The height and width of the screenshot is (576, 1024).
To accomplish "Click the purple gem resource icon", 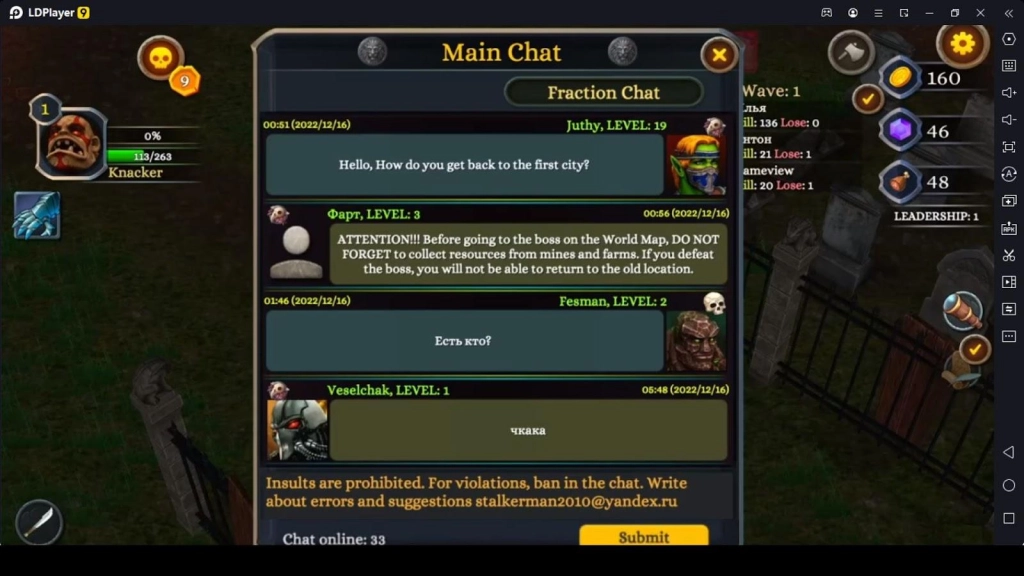I will [x=899, y=131].
